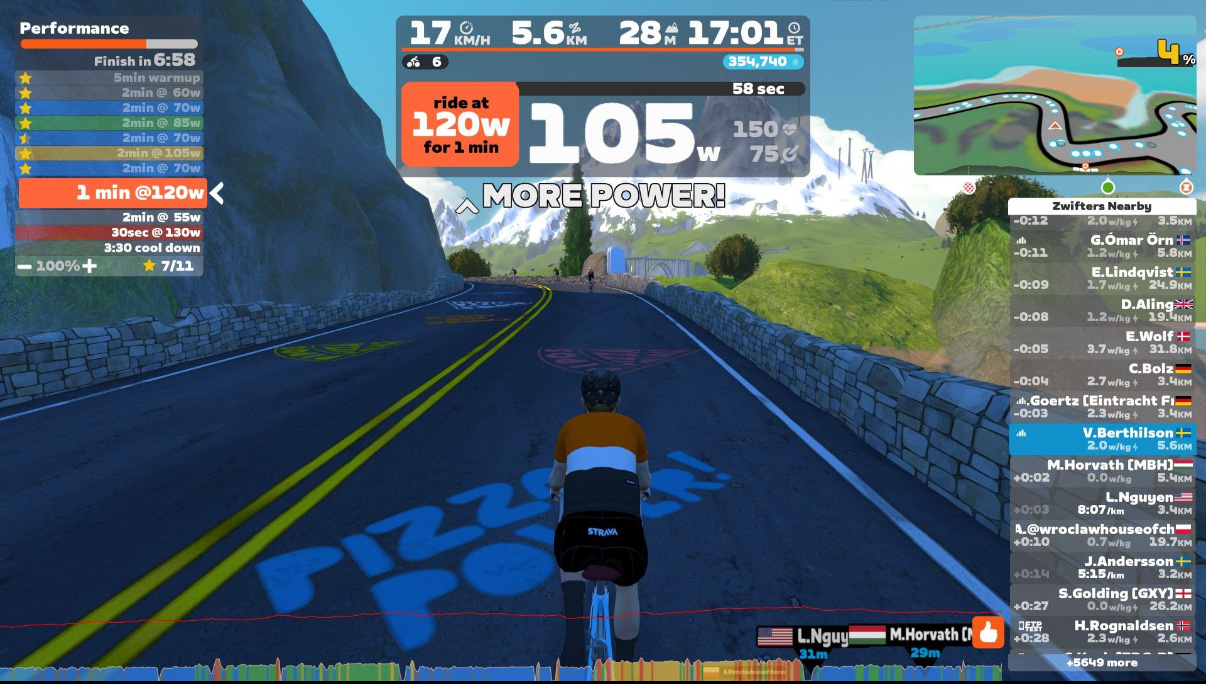The height and width of the screenshot is (684, 1206).
Task: Open the minimap in the corner
Action: [1054, 95]
